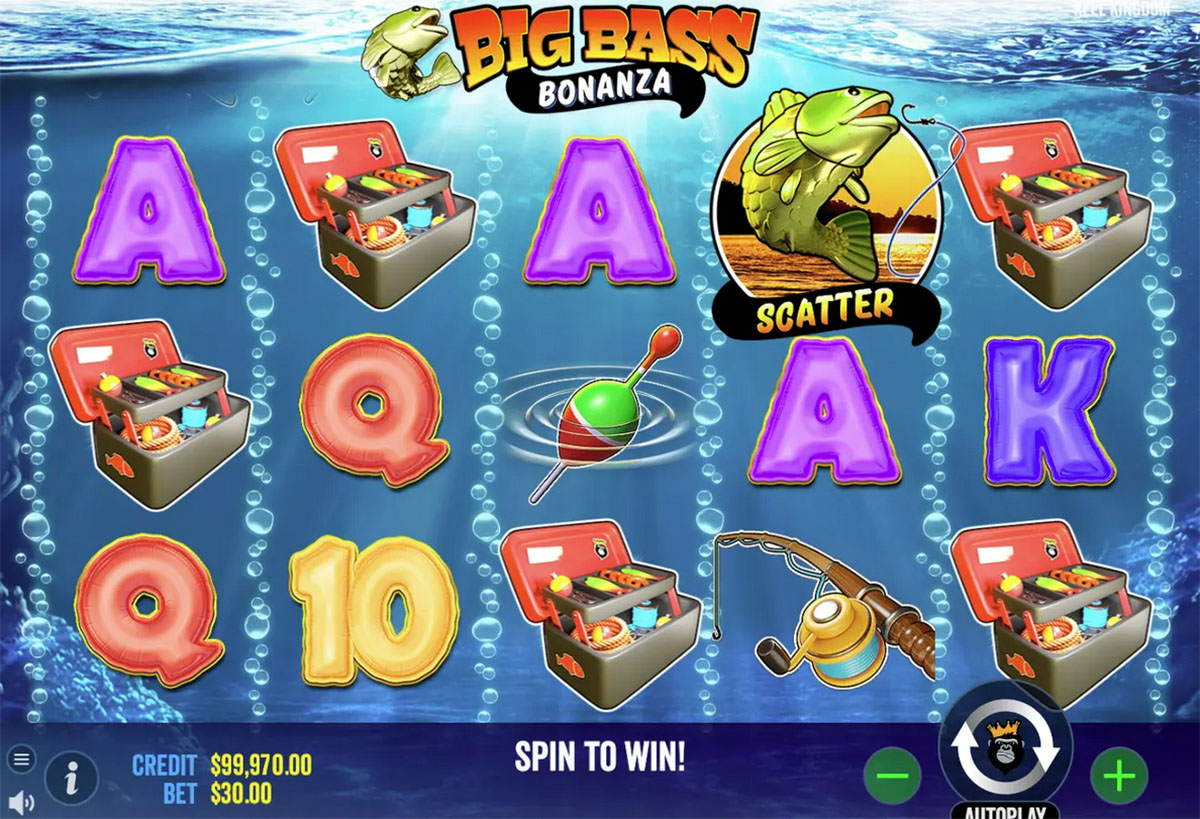Open the Autoplay options
Image resolution: width=1200 pixels, height=819 pixels.
pos(1004,809)
